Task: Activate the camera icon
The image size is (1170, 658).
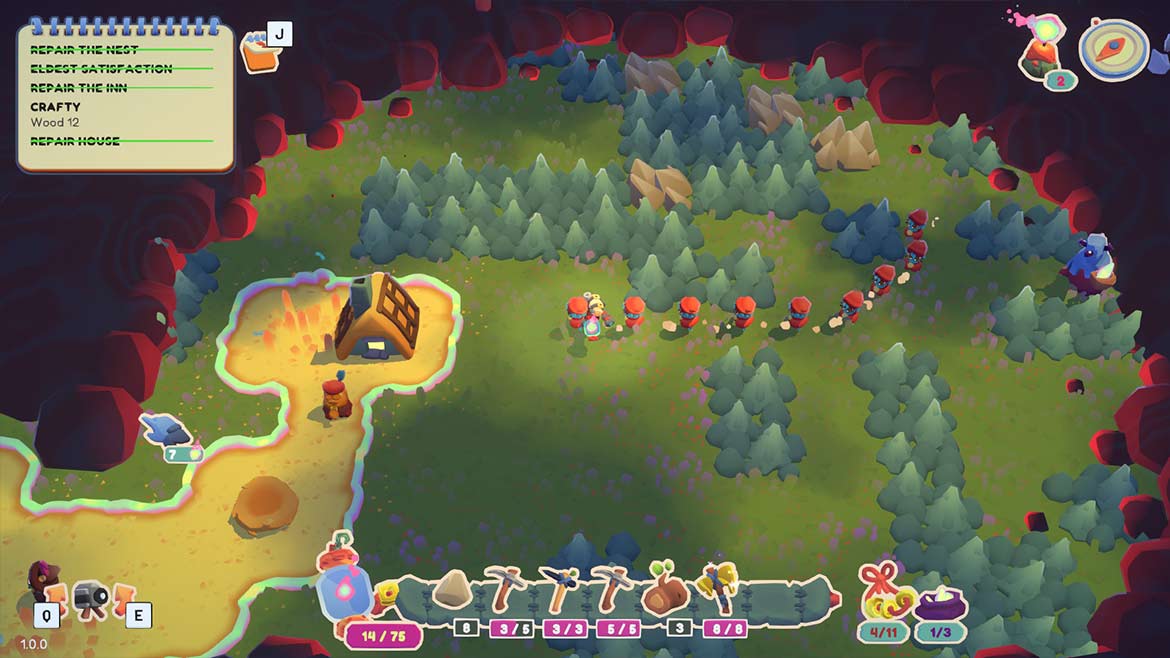Action: click(x=92, y=598)
